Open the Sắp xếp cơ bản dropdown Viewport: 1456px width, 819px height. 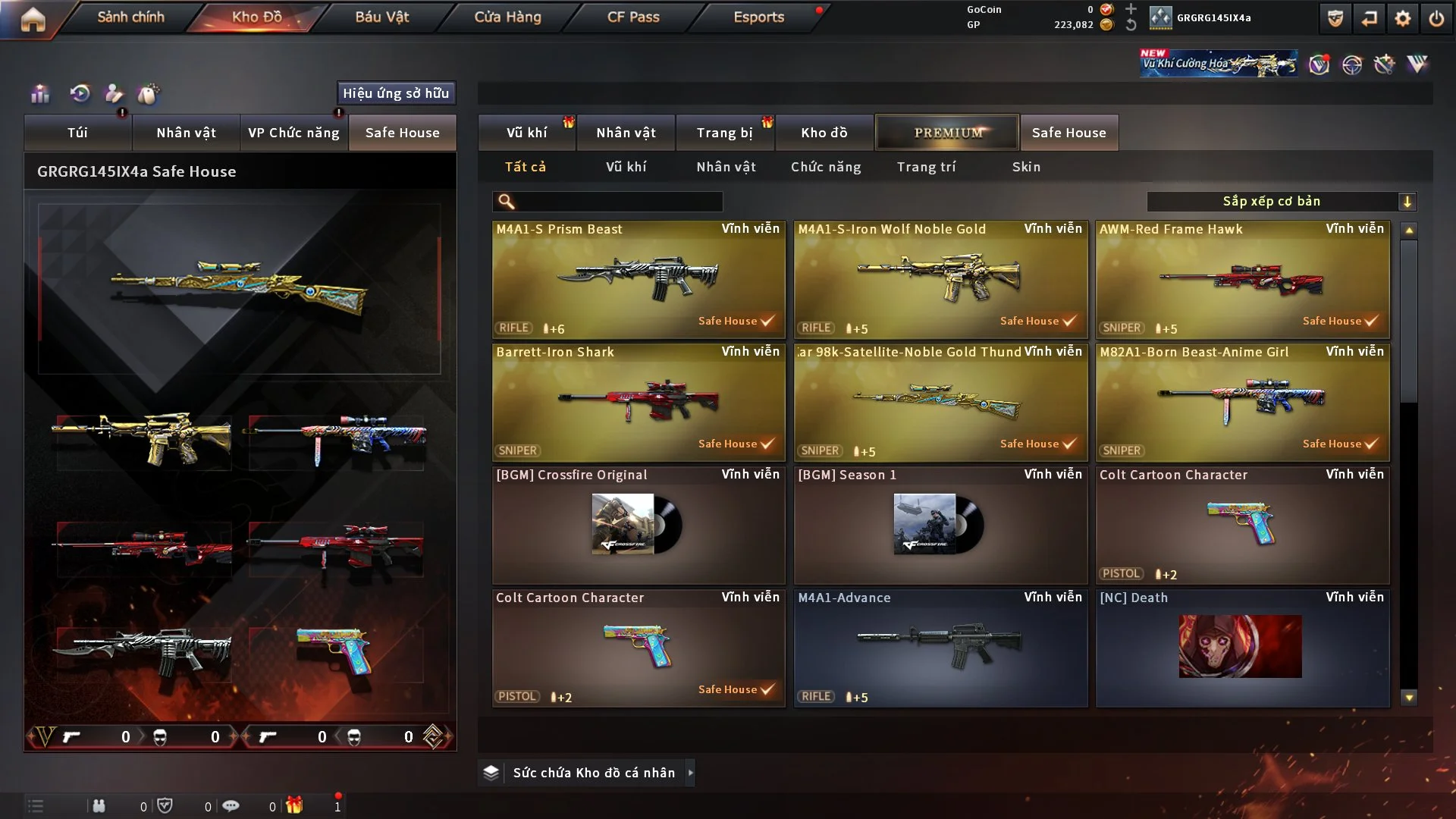(1281, 202)
